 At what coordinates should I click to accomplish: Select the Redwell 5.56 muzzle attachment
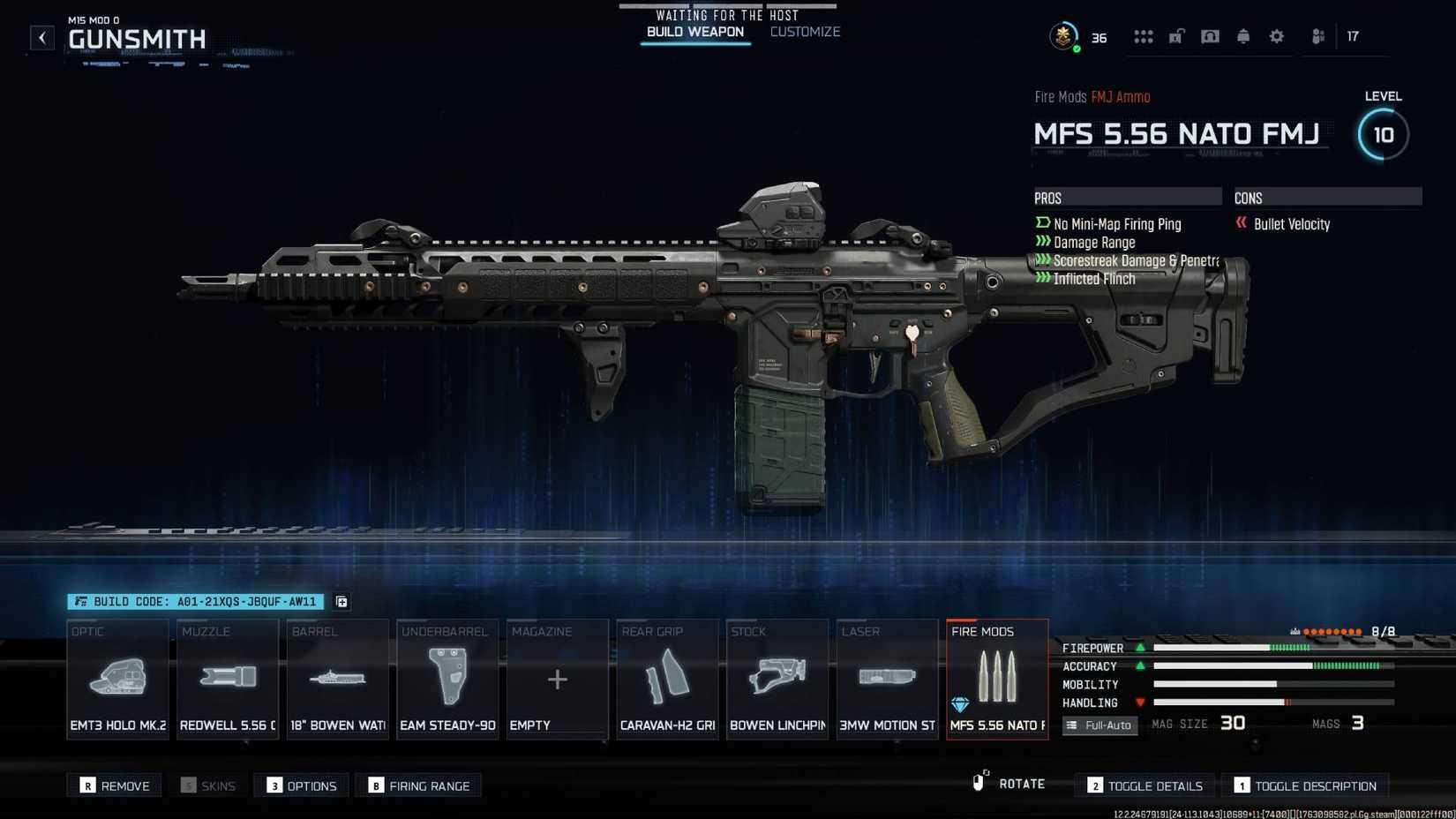(x=227, y=678)
